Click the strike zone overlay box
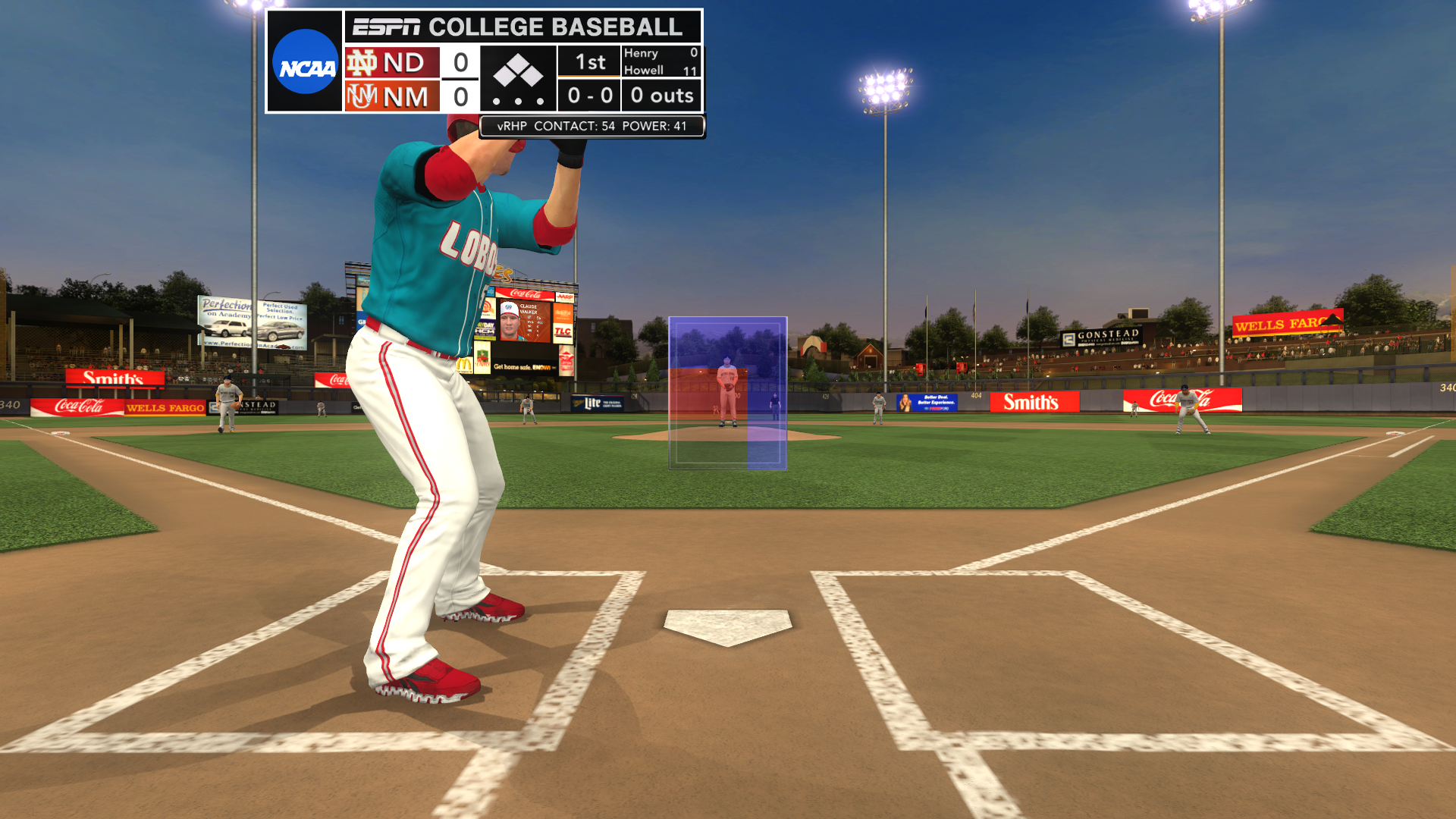The image size is (1456, 819). tap(727, 393)
